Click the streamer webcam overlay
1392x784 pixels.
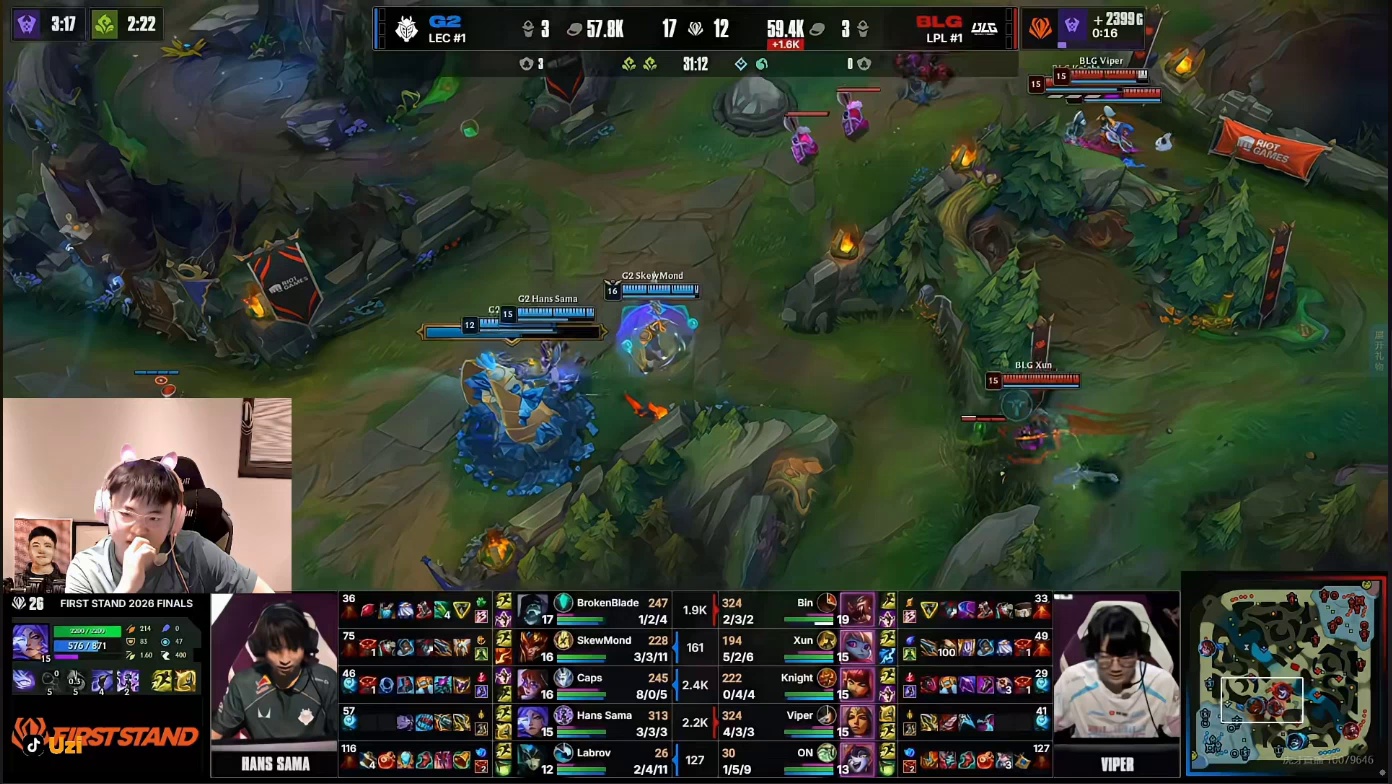tap(147, 495)
